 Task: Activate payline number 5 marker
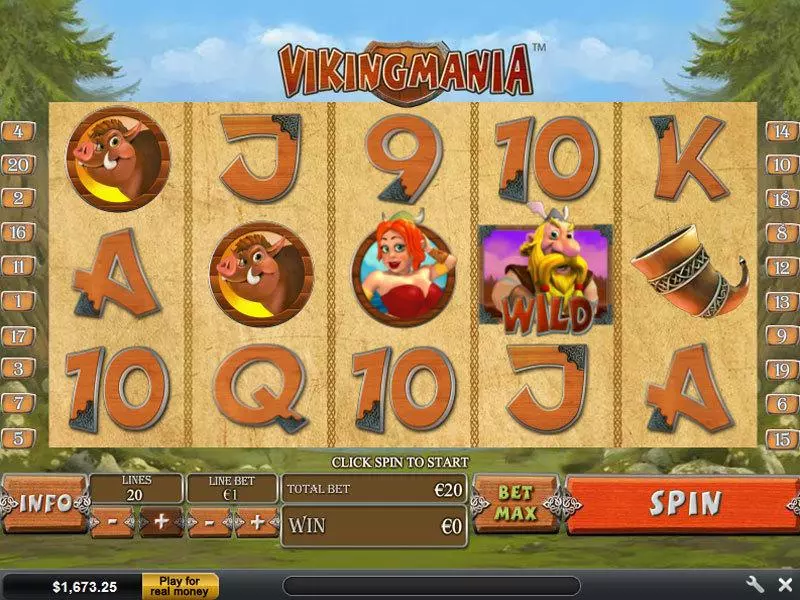point(18,438)
